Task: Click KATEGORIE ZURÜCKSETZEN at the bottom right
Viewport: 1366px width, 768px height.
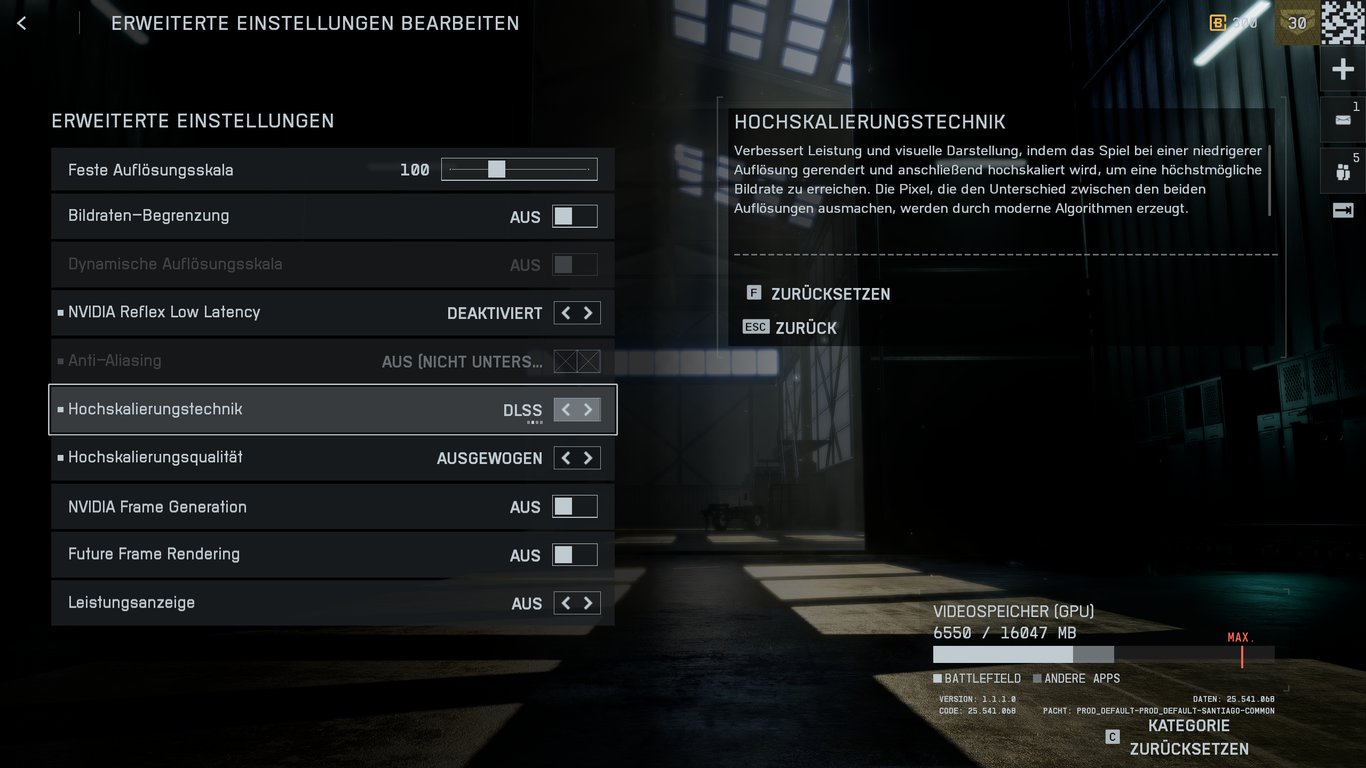Action: [1188, 737]
